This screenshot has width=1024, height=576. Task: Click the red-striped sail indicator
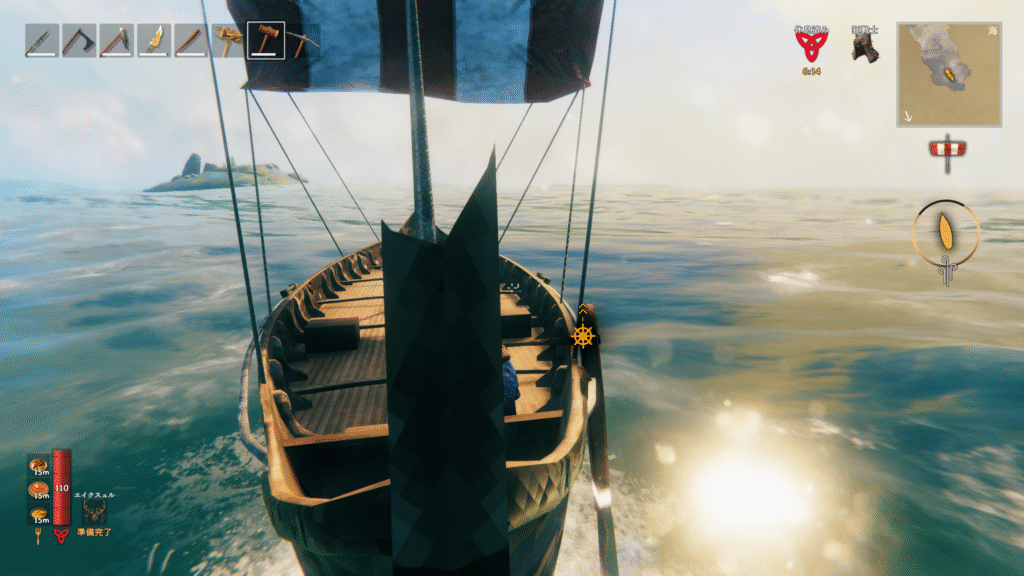946,149
